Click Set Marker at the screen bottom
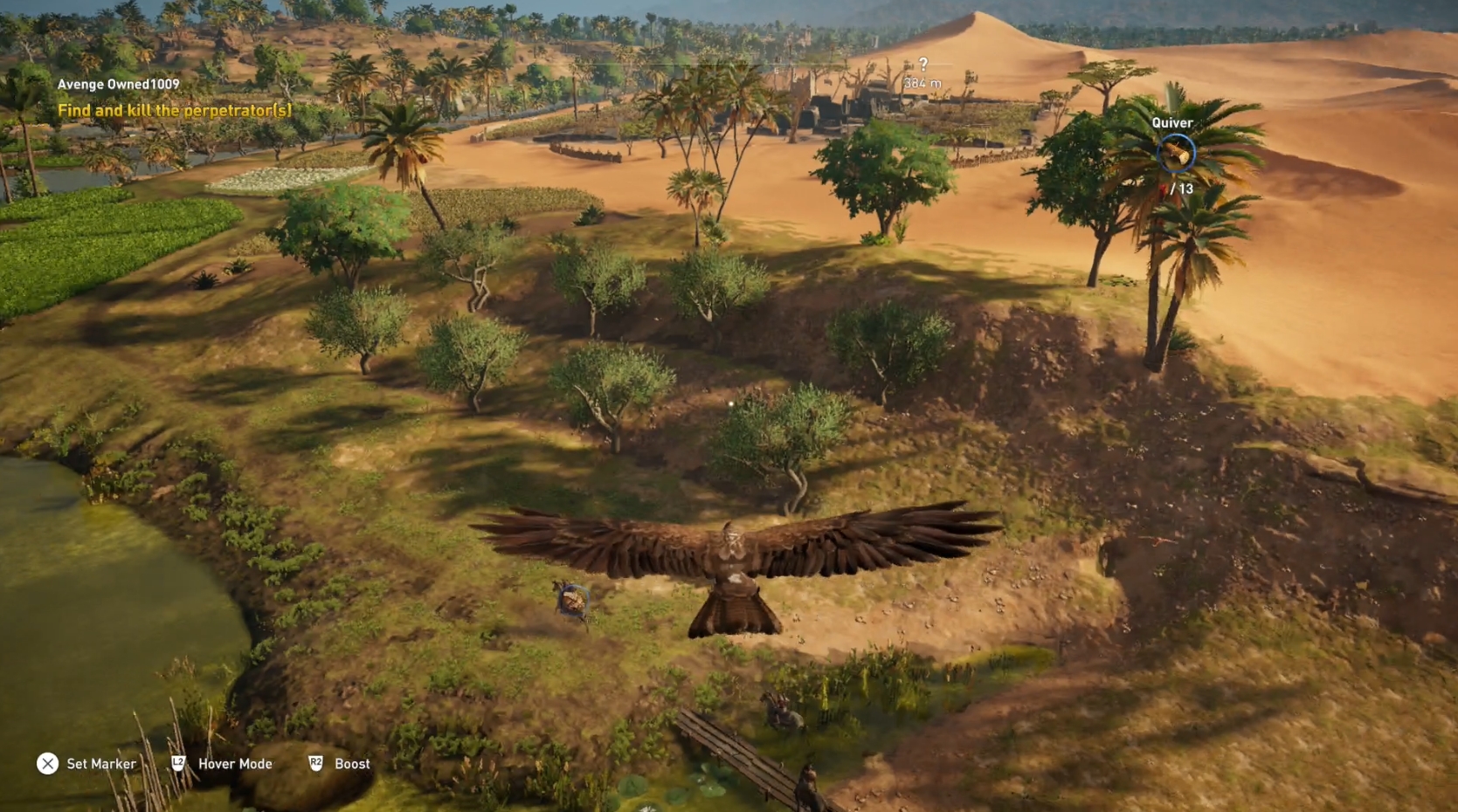The width and height of the screenshot is (1458, 812). click(x=100, y=764)
